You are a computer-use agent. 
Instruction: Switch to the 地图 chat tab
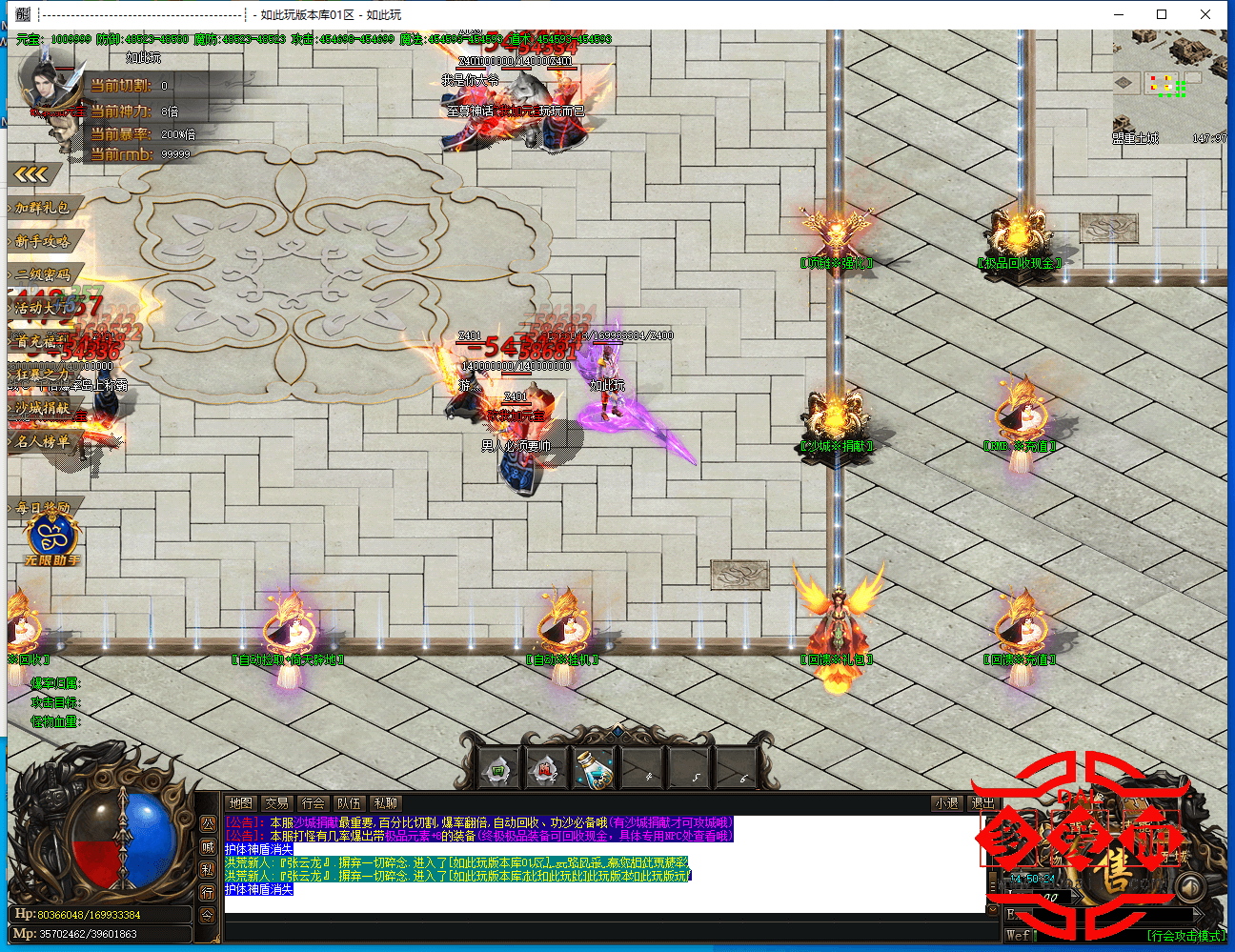(x=242, y=802)
